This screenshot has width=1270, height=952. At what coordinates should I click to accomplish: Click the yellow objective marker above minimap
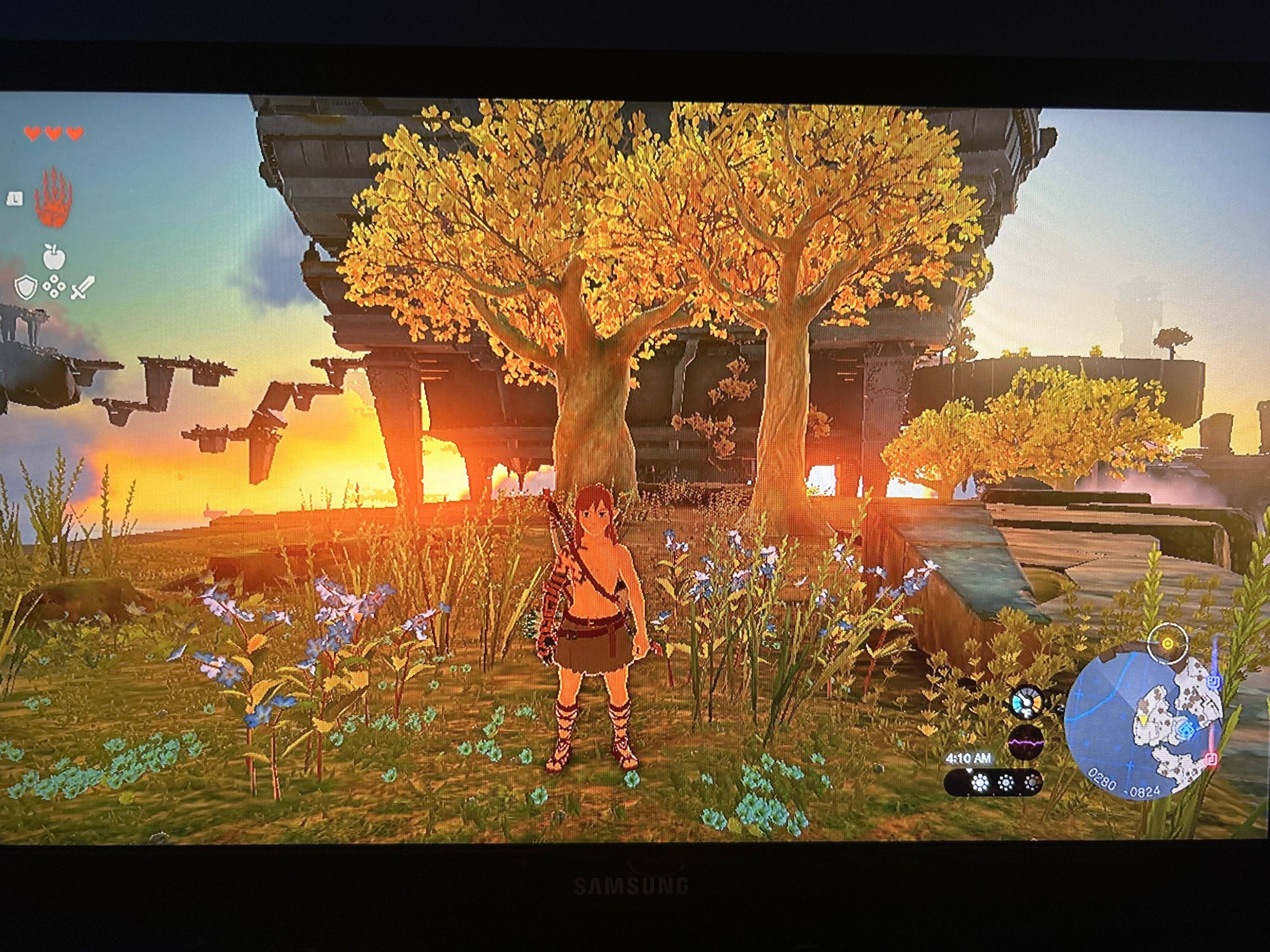click(1167, 643)
